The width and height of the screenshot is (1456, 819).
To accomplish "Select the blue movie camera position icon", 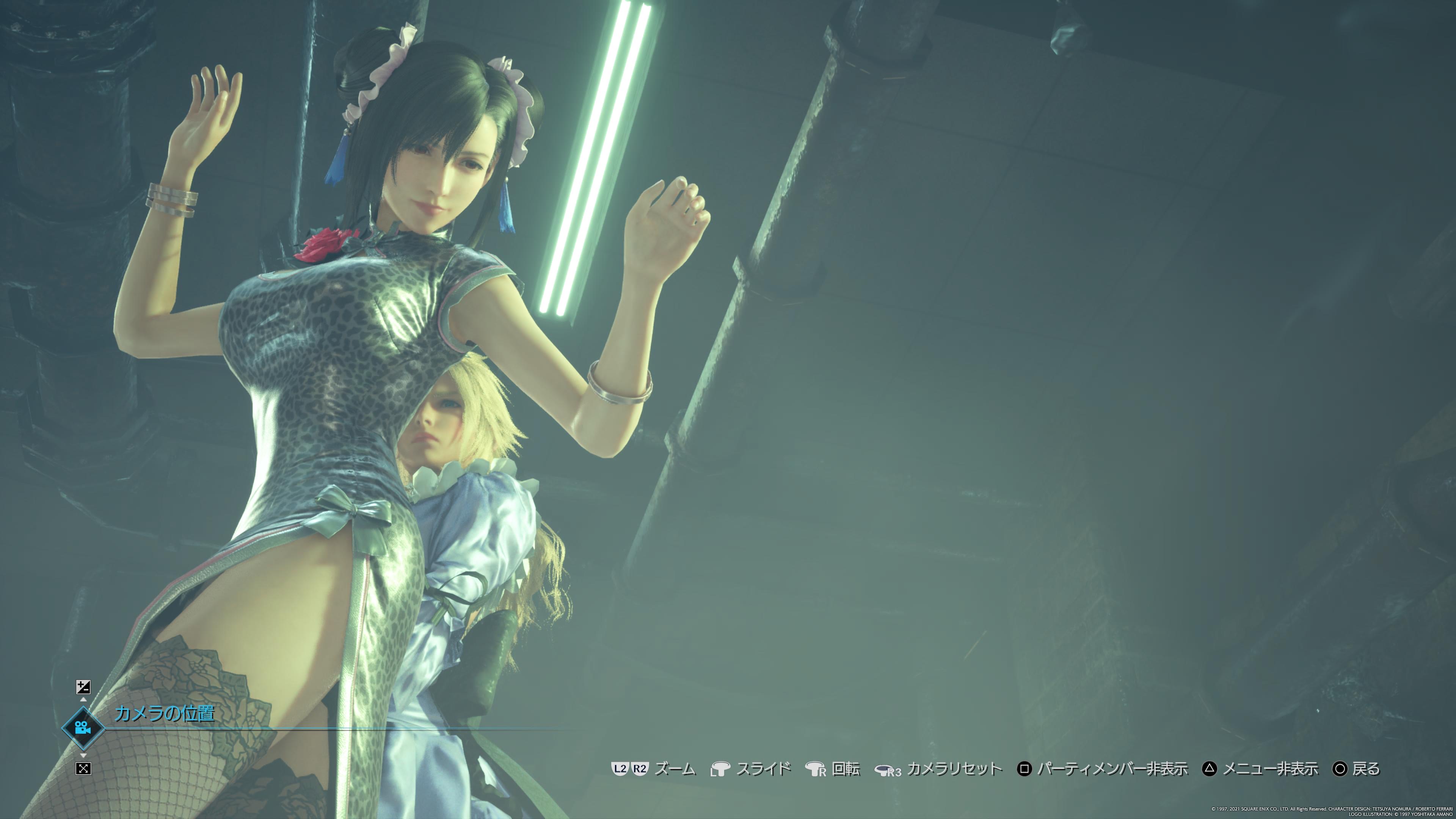I will tap(83, 728).
